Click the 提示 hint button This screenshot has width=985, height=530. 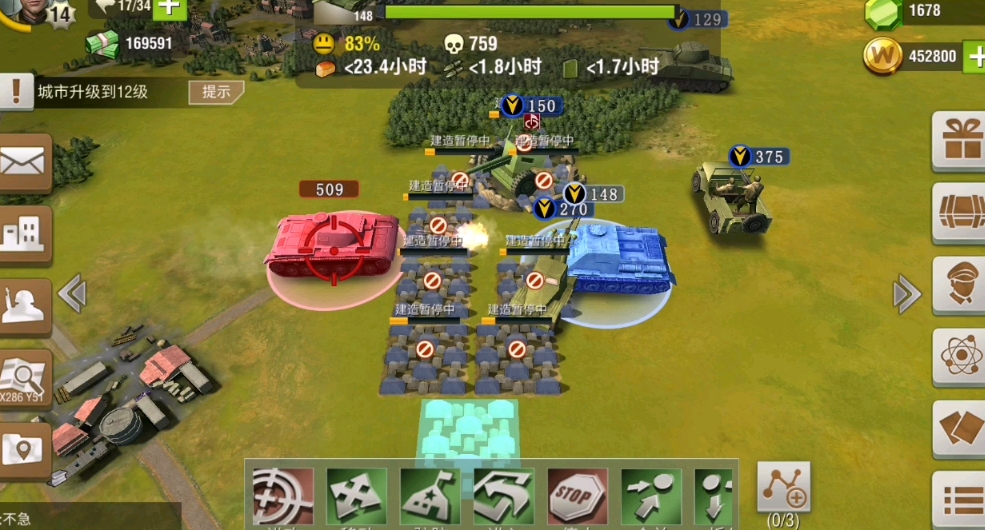[216, 93]
